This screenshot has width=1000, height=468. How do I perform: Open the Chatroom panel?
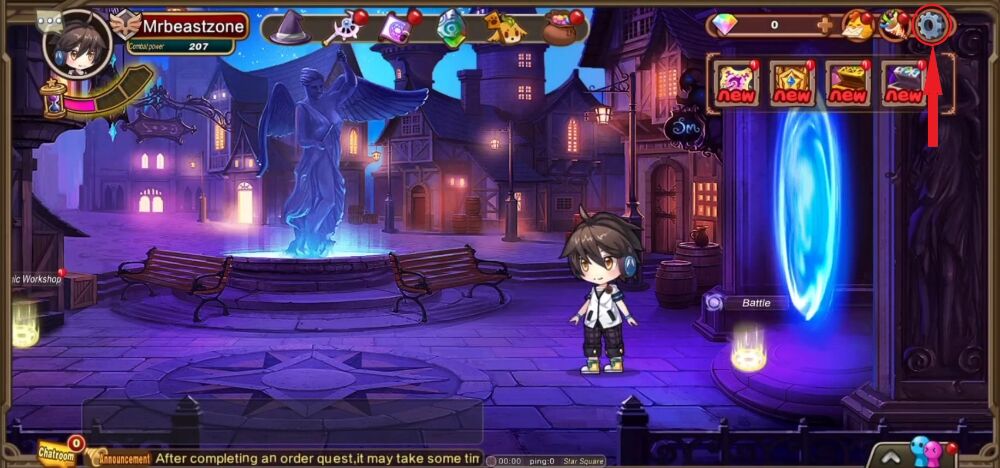pyautogui.click(x=58, y=455)
